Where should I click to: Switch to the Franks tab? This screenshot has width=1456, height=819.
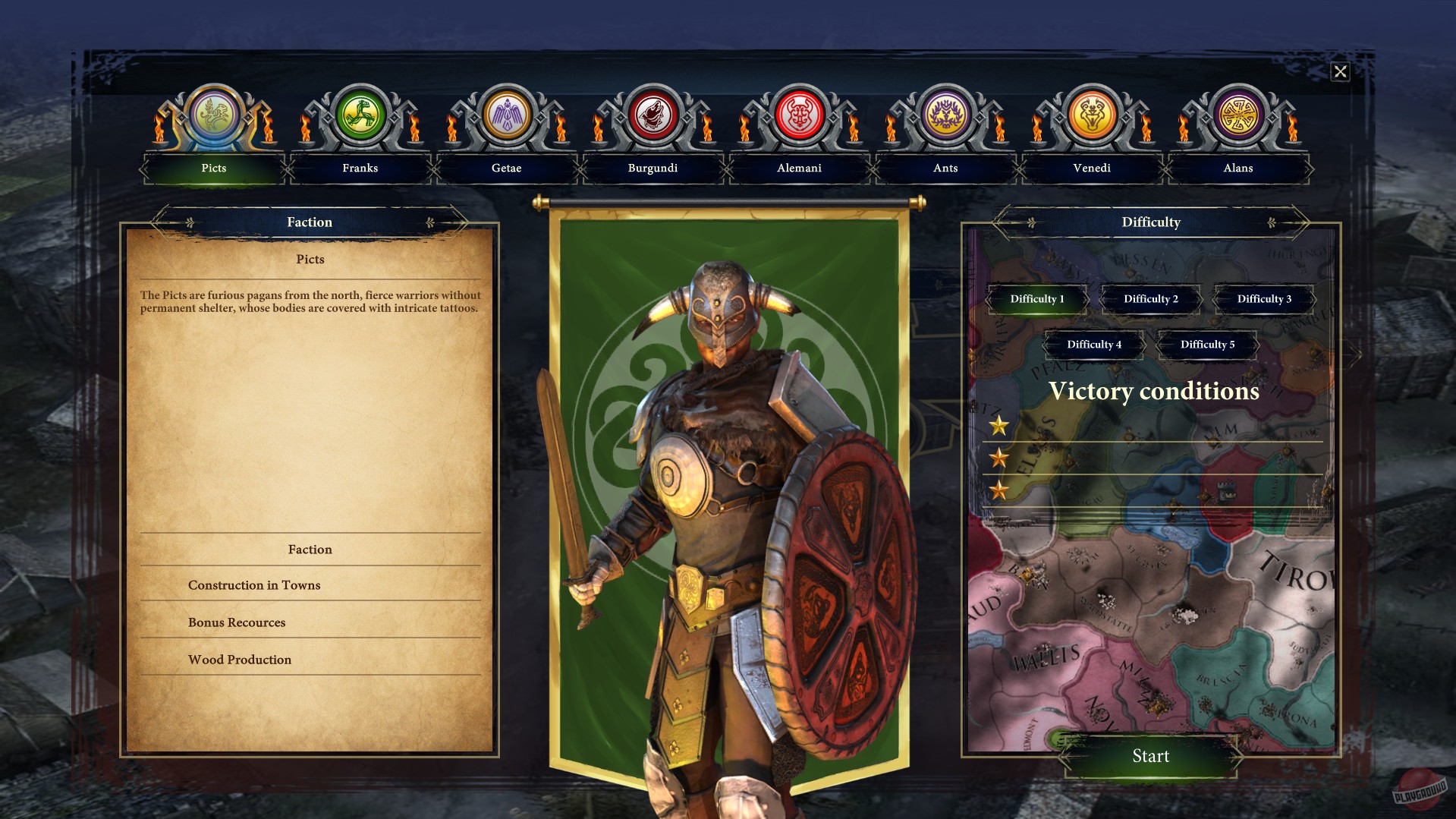[x=360, y=169]
